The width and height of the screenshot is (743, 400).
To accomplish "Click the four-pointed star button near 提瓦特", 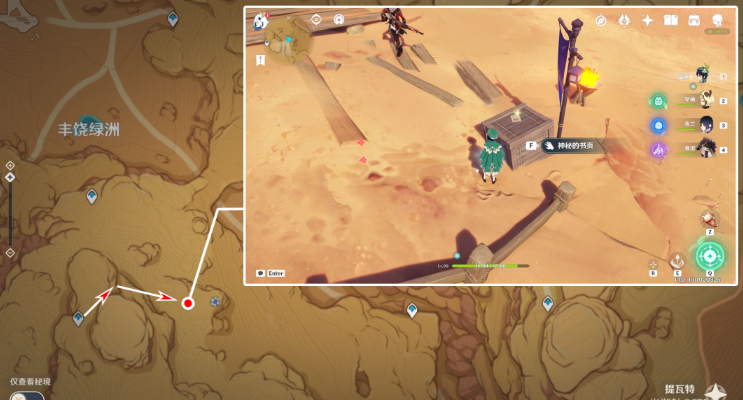I will click(717, 391).
